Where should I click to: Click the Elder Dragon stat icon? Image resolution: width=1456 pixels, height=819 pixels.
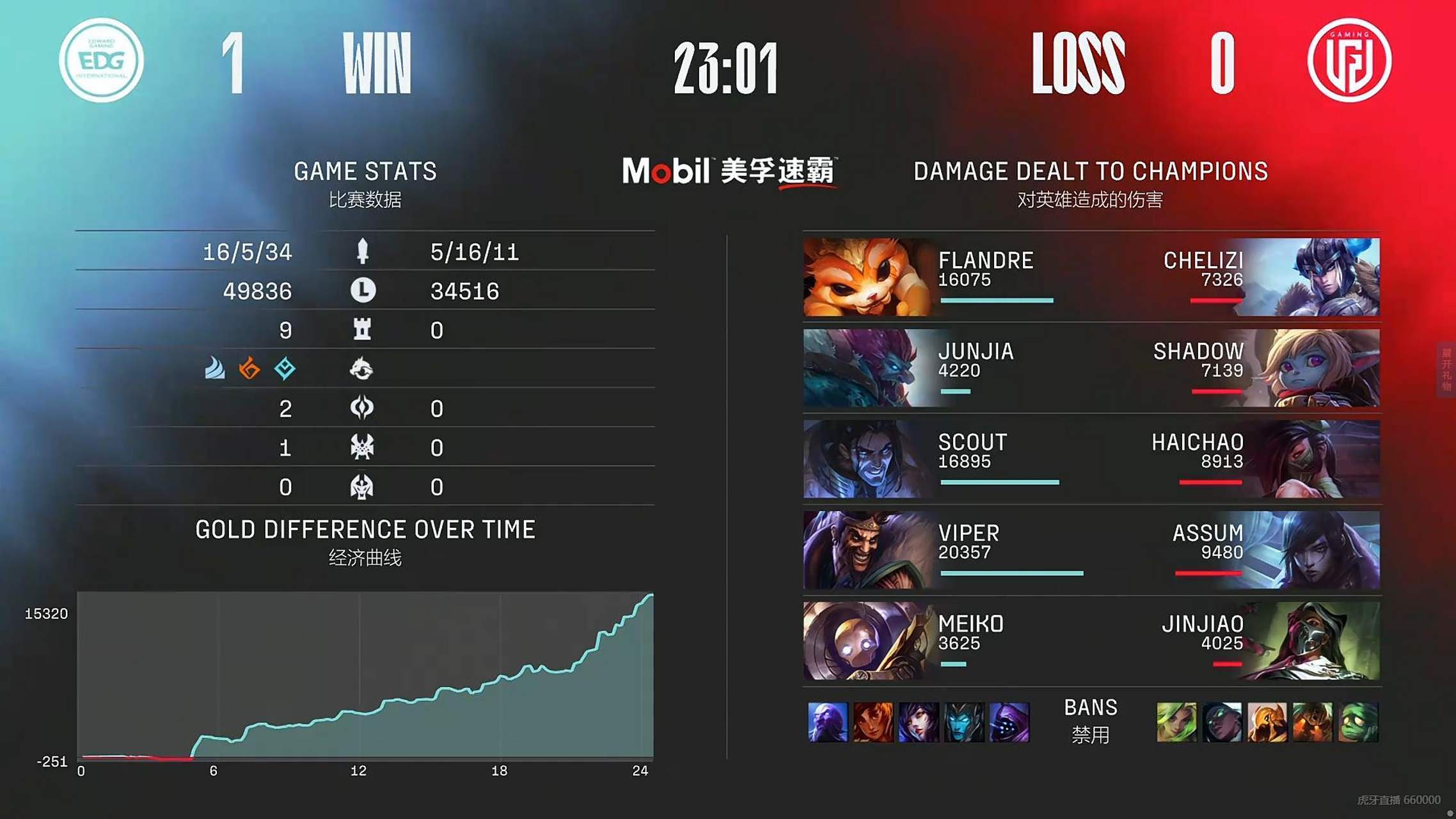361,487
